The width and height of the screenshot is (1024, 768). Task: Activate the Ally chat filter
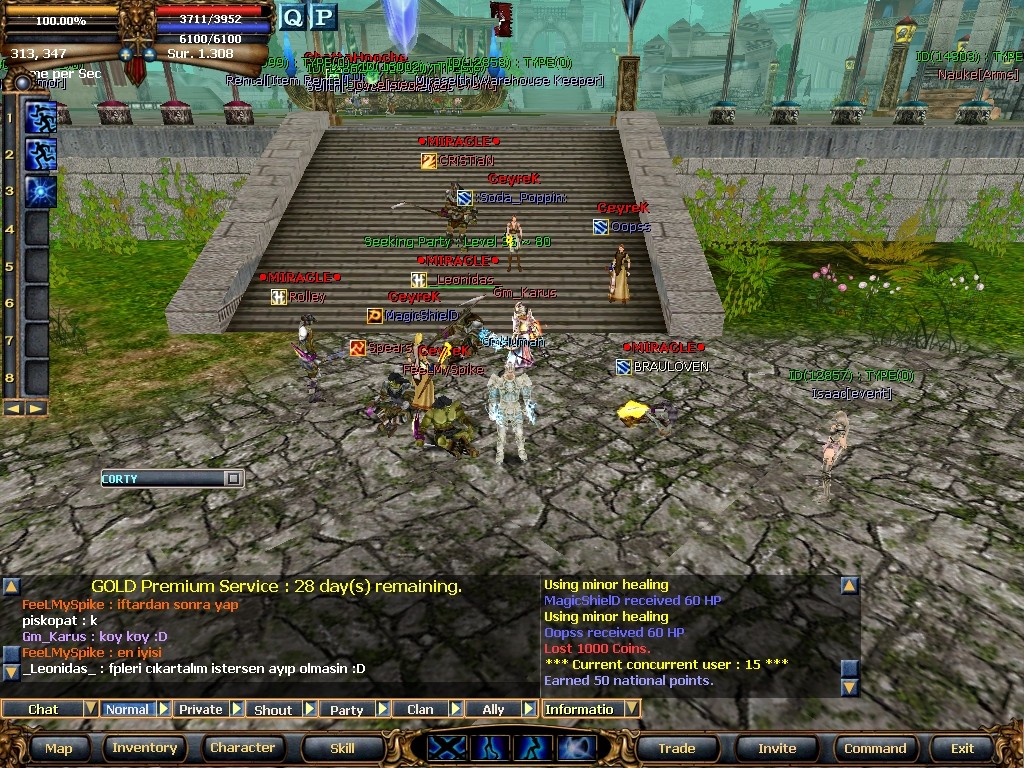[x=493, y=709]
